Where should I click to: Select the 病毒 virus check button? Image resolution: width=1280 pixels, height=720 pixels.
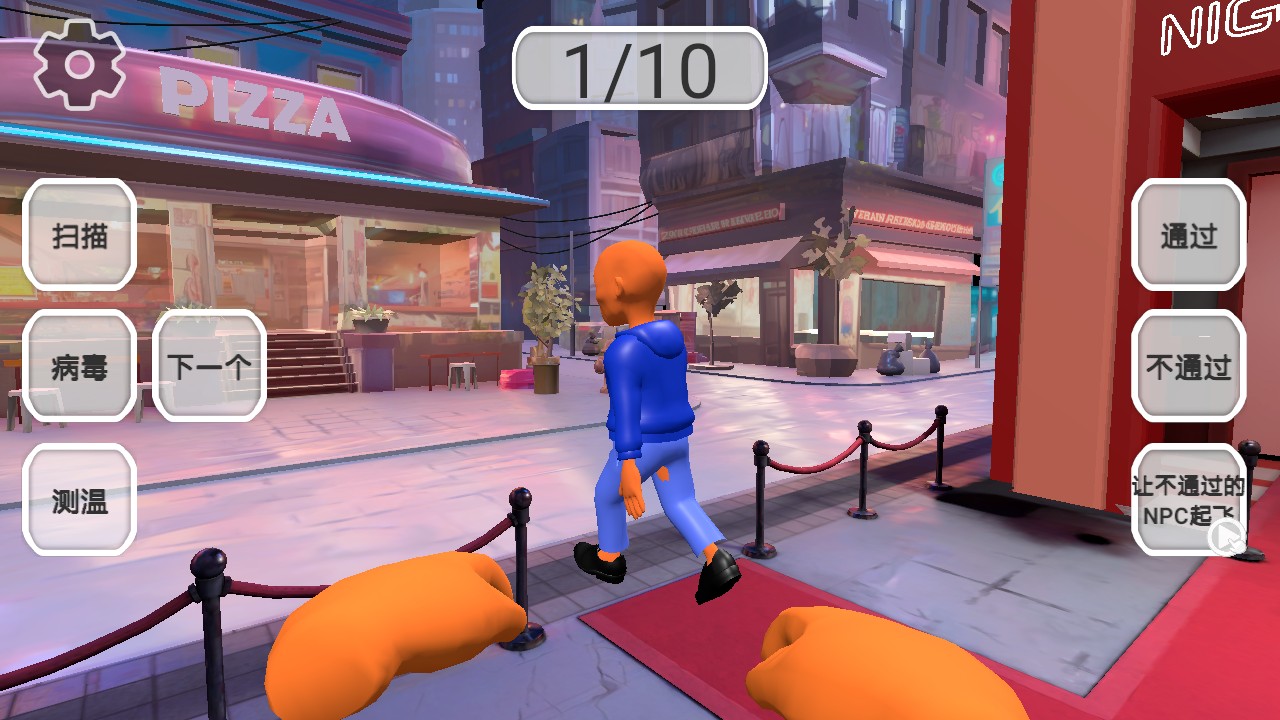pyautogui.click(x=80, y=367)
